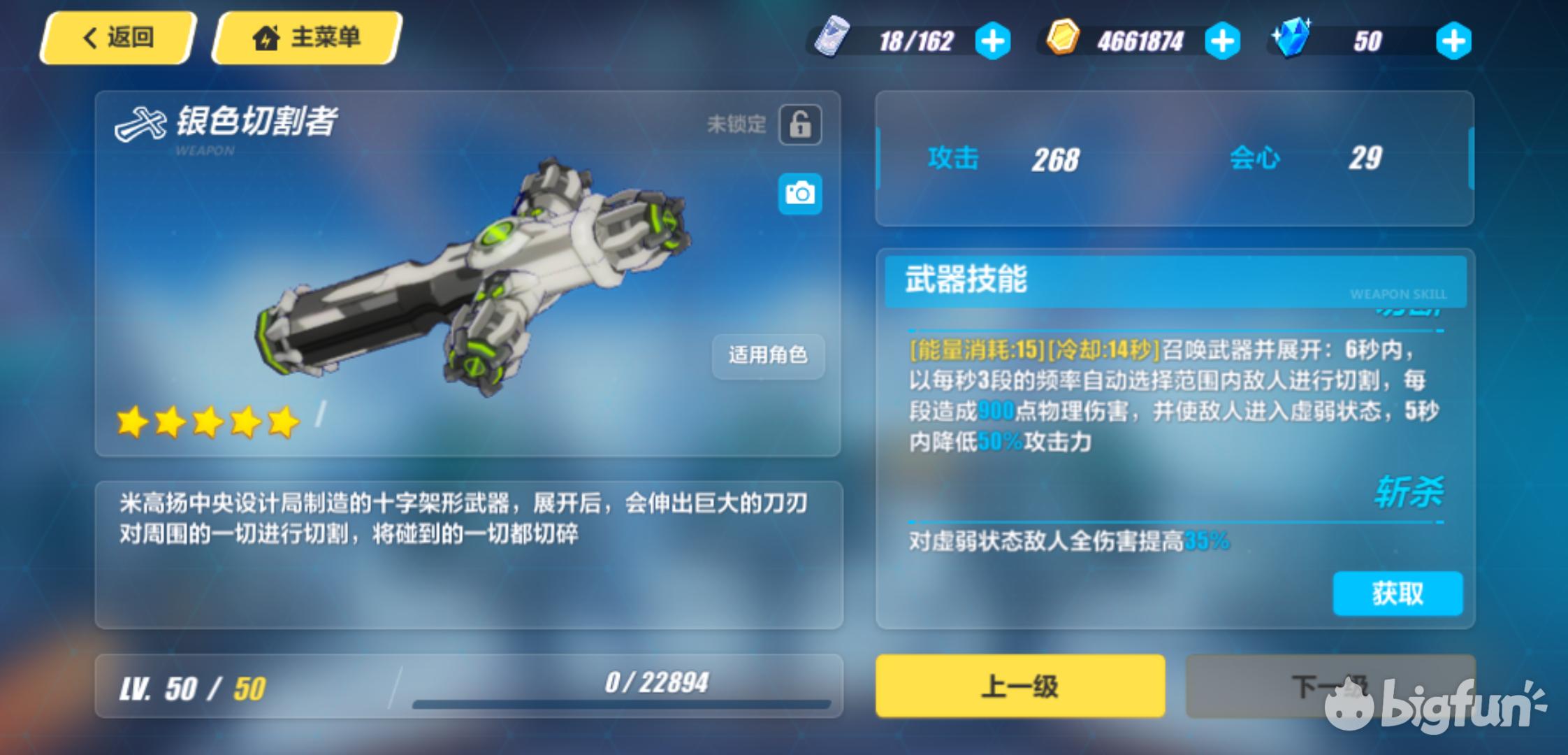
Task: Click the plus icon next to gold amount
Action: point(1221,40)
